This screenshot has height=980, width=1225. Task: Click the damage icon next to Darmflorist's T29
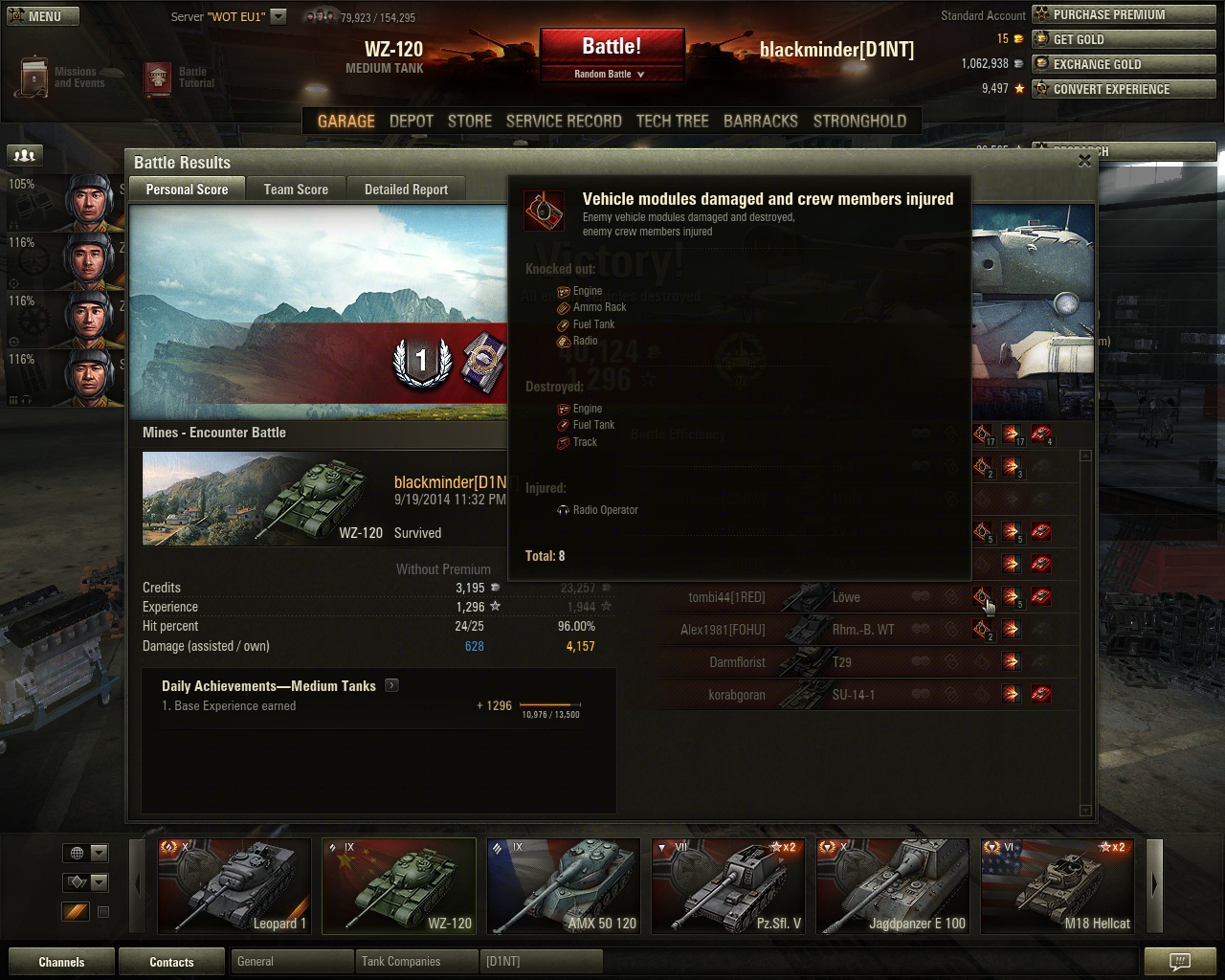point(1012,661)
